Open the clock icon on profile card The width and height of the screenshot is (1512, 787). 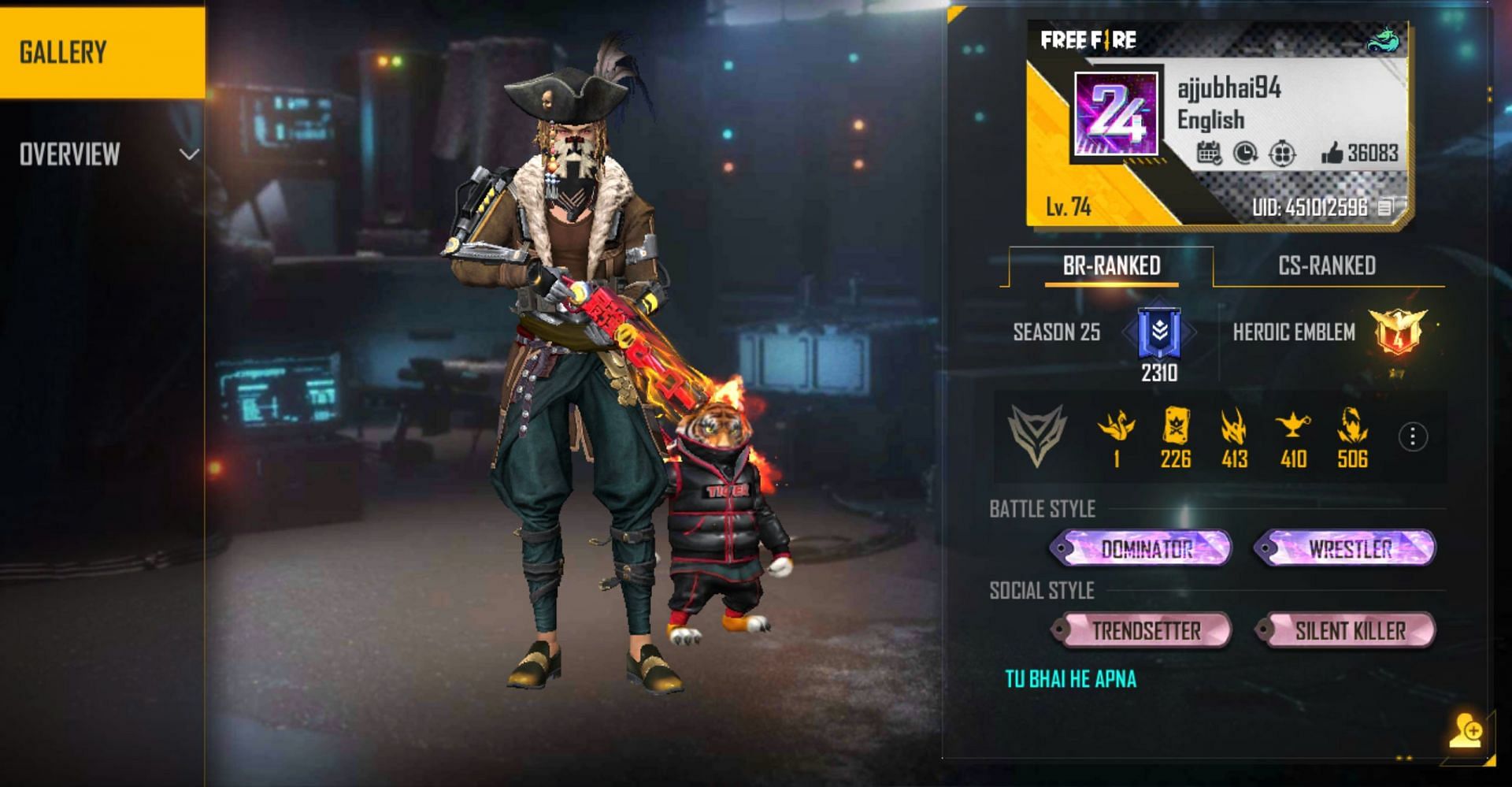1245,153
